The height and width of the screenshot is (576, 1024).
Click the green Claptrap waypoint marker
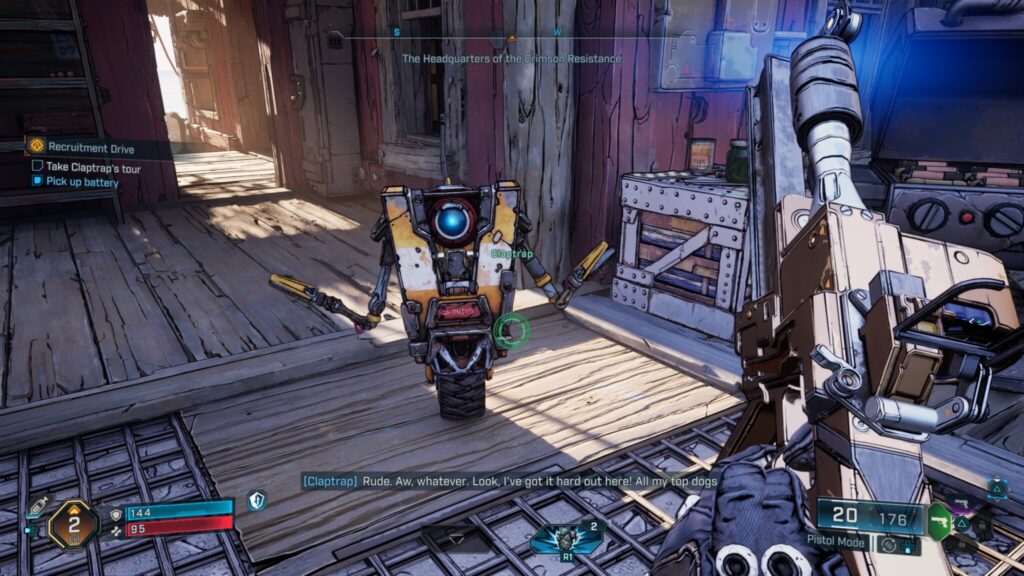pos(511,330)
